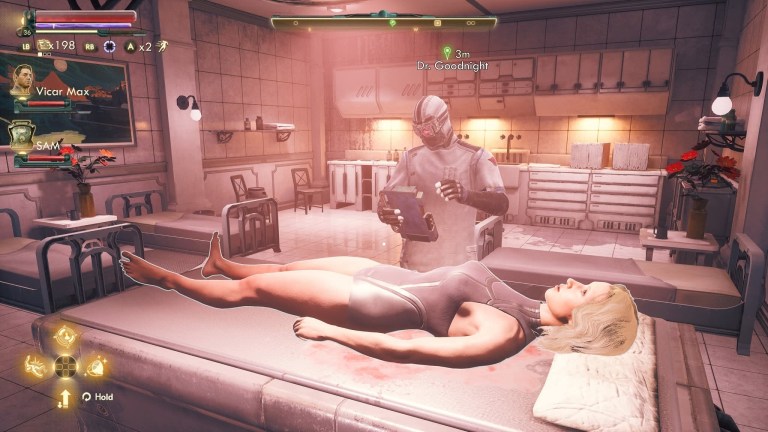The image size is (768, 432).
Task: Select the upward arrow companion command
Action: pos(65,397)
